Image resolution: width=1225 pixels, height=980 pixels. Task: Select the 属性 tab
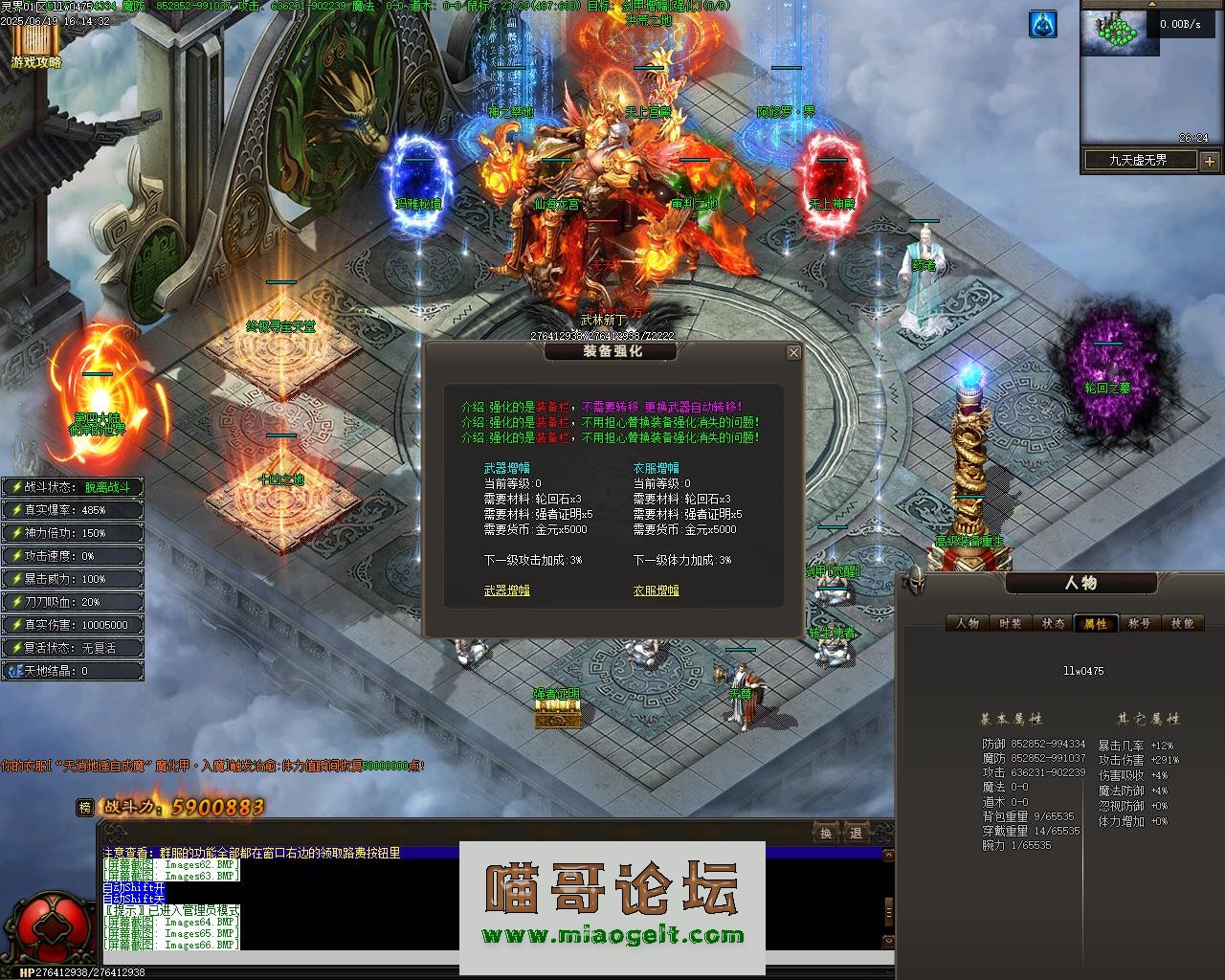pos(1096,623)
